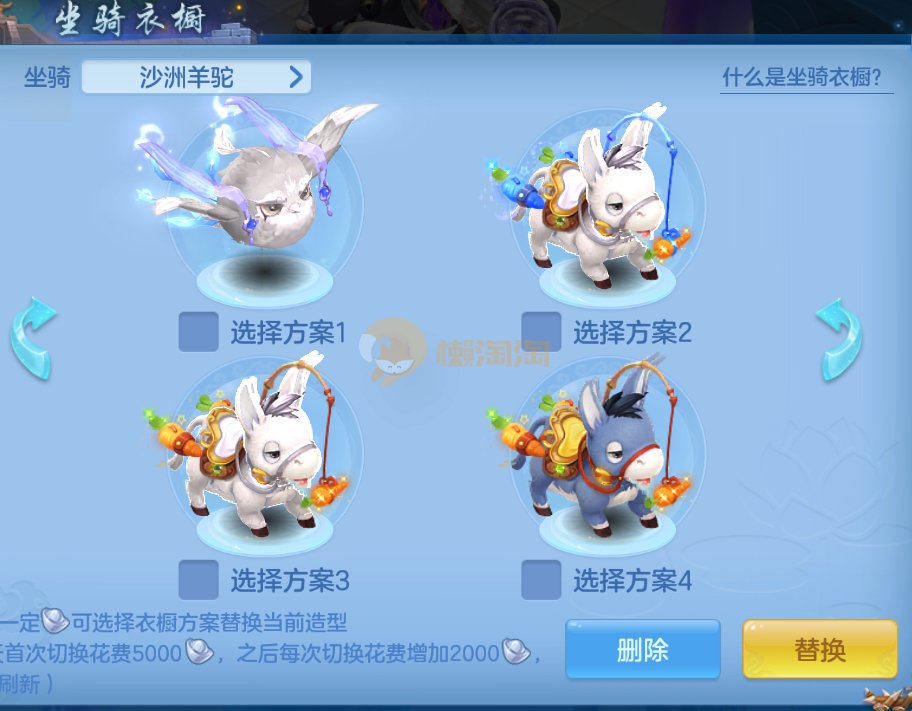Go to next page with right arrow
Image resolution: width=912 pixels, height=711 pixels.
click(x=838, y=338)
